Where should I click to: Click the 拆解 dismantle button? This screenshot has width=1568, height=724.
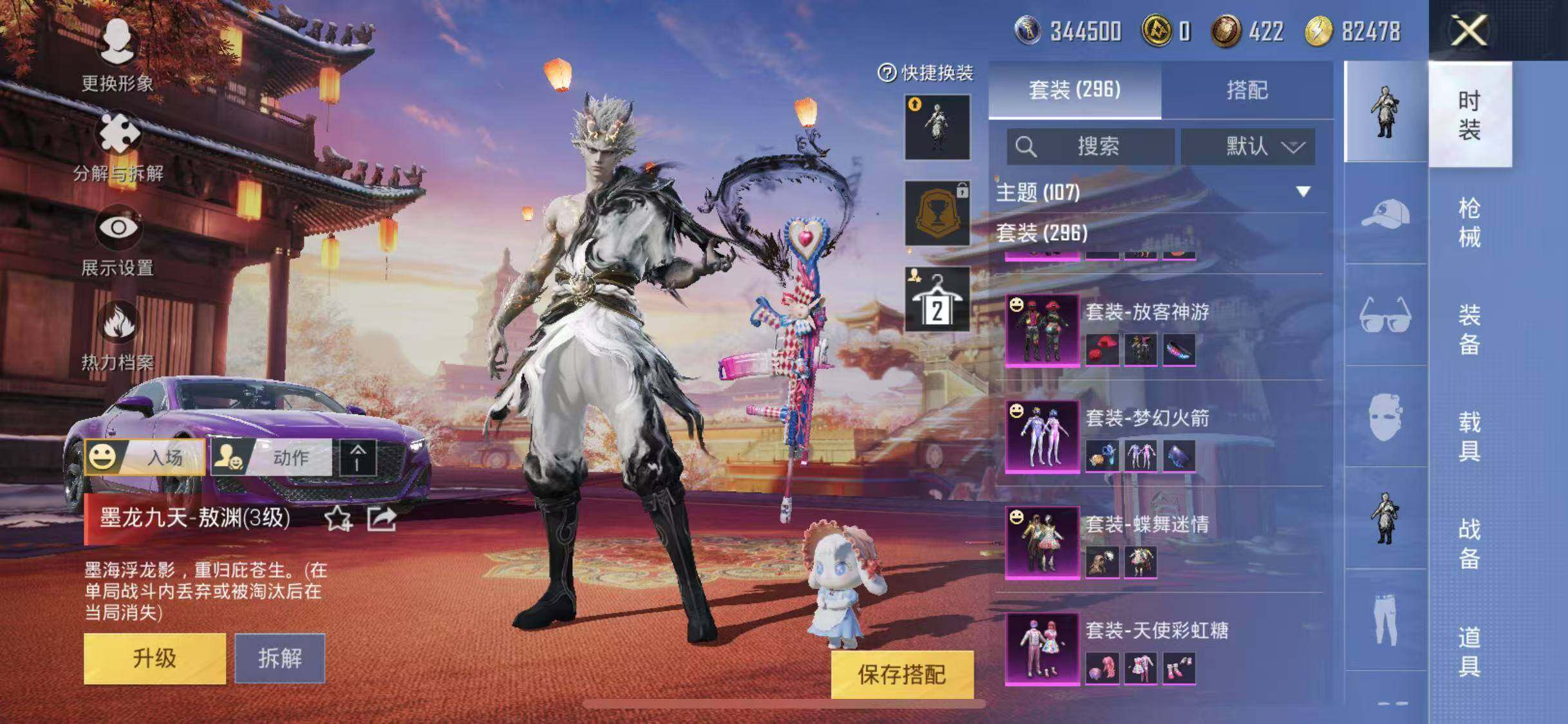(279, 658)
